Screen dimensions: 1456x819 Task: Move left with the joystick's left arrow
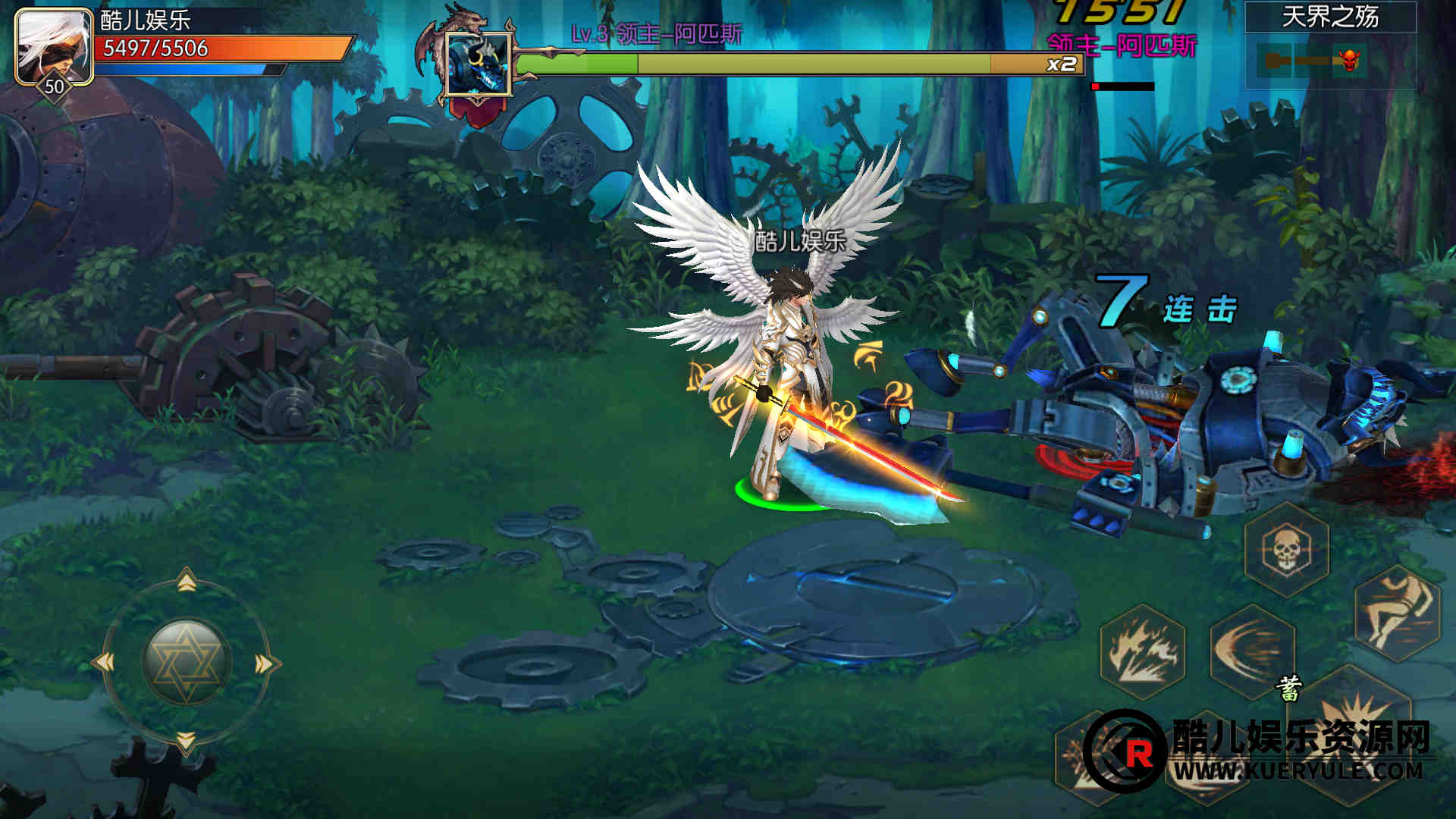(104, 663)
